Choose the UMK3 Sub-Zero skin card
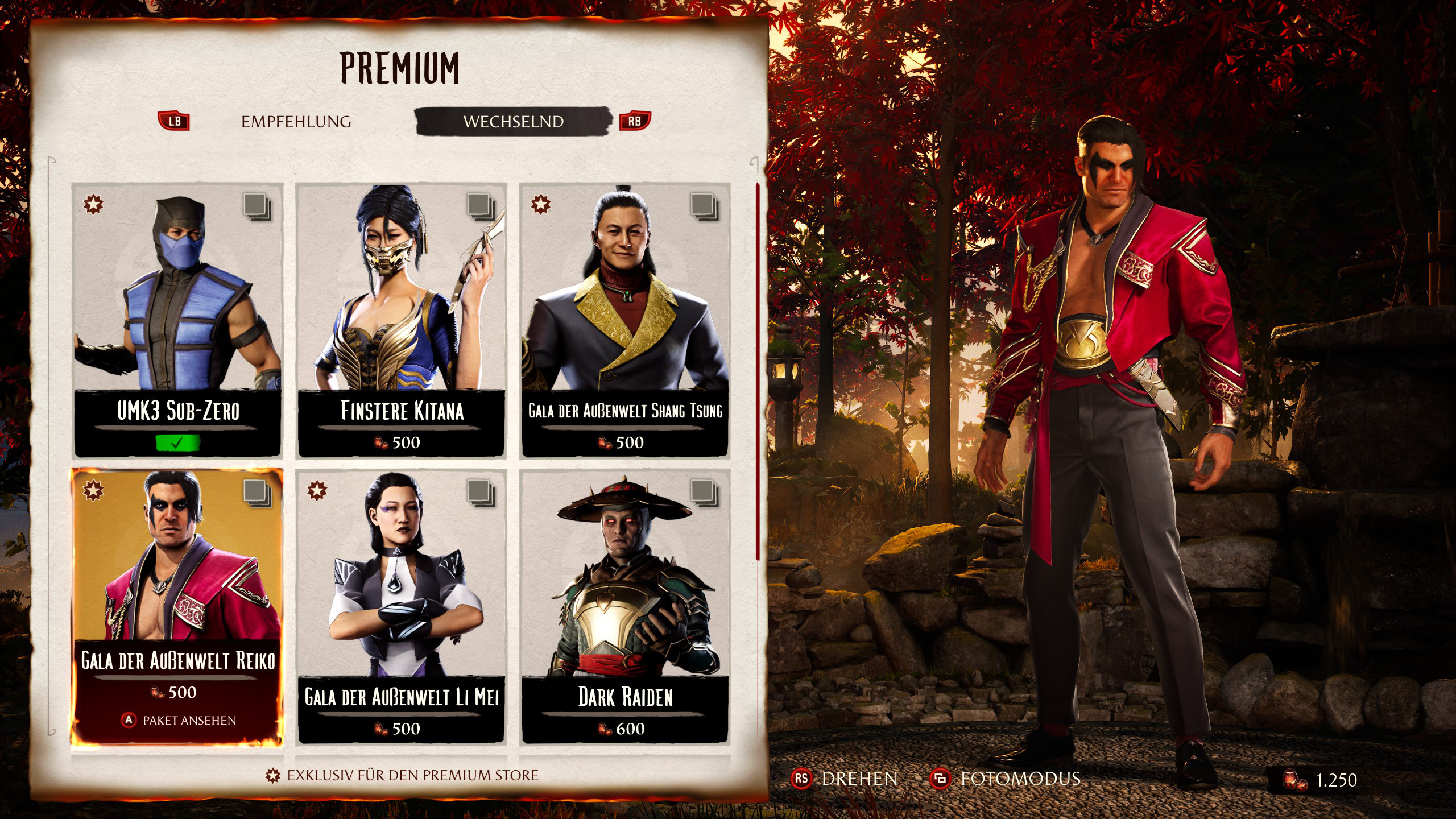Image resolution: width=1456 pixels, height=819 pixels. pos(177,320)
